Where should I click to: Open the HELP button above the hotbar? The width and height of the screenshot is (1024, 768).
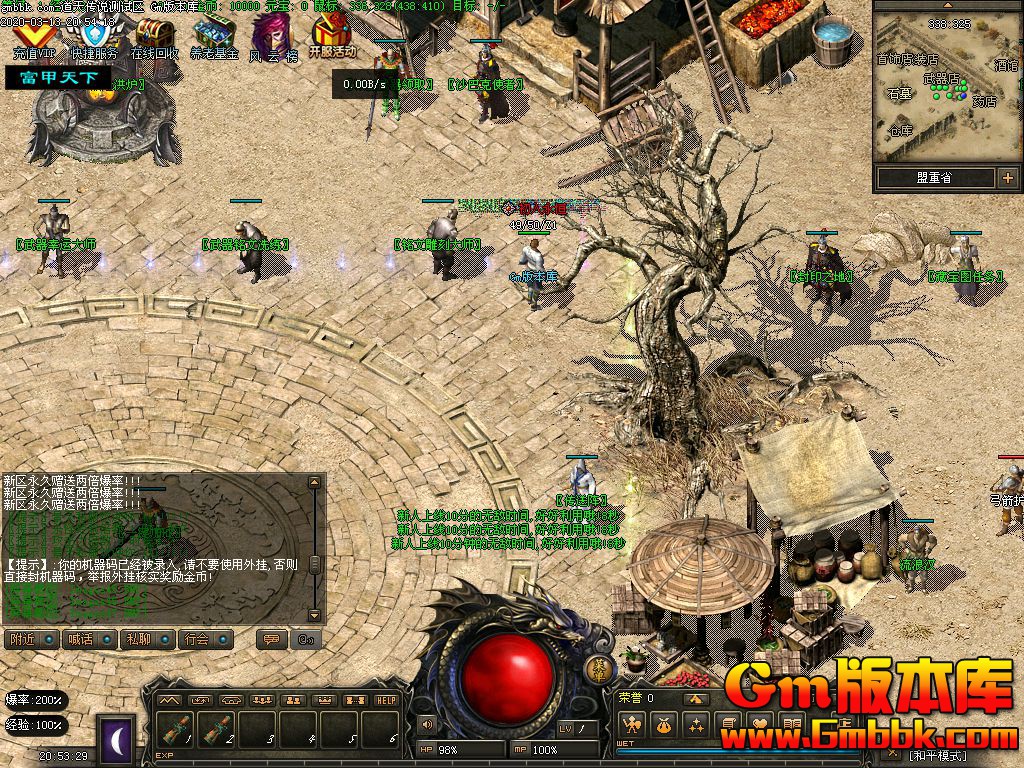click(387, 700)
